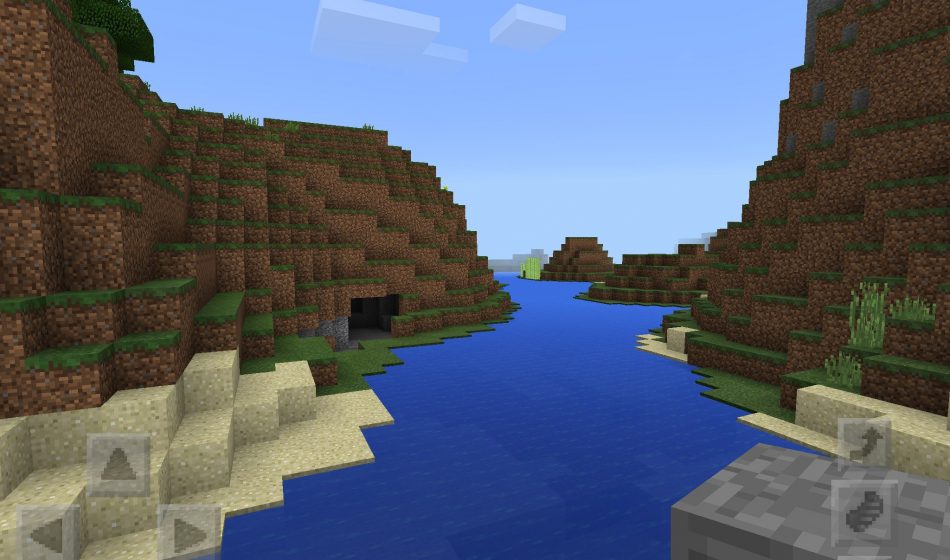Tap the forward (up arrow) movement button
The height and width of the screenshot is (560, 950).
[119, 464]
